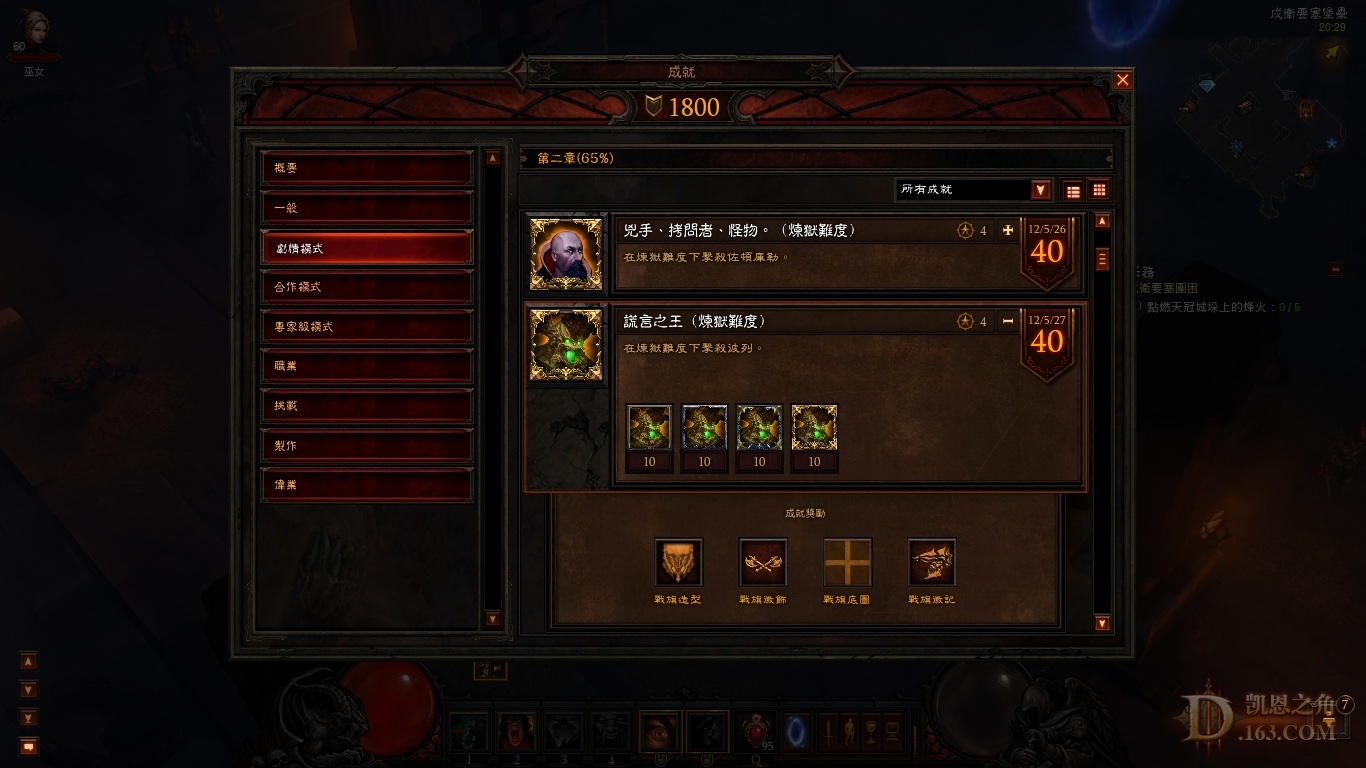Select the 戰旗造型 banner reward icon

coord(678,562)
